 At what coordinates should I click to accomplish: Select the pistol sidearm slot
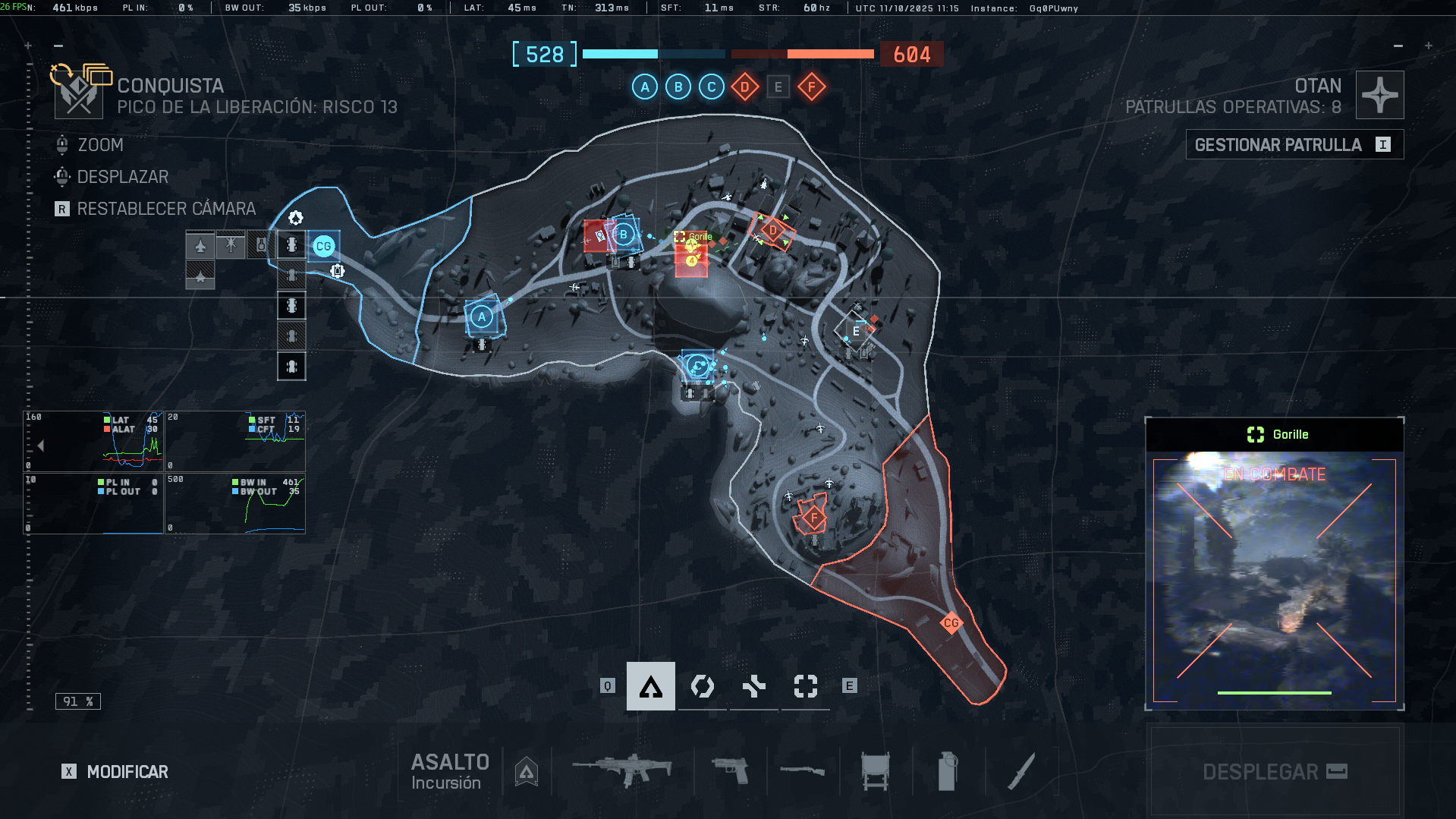click(x=730, y=770)
